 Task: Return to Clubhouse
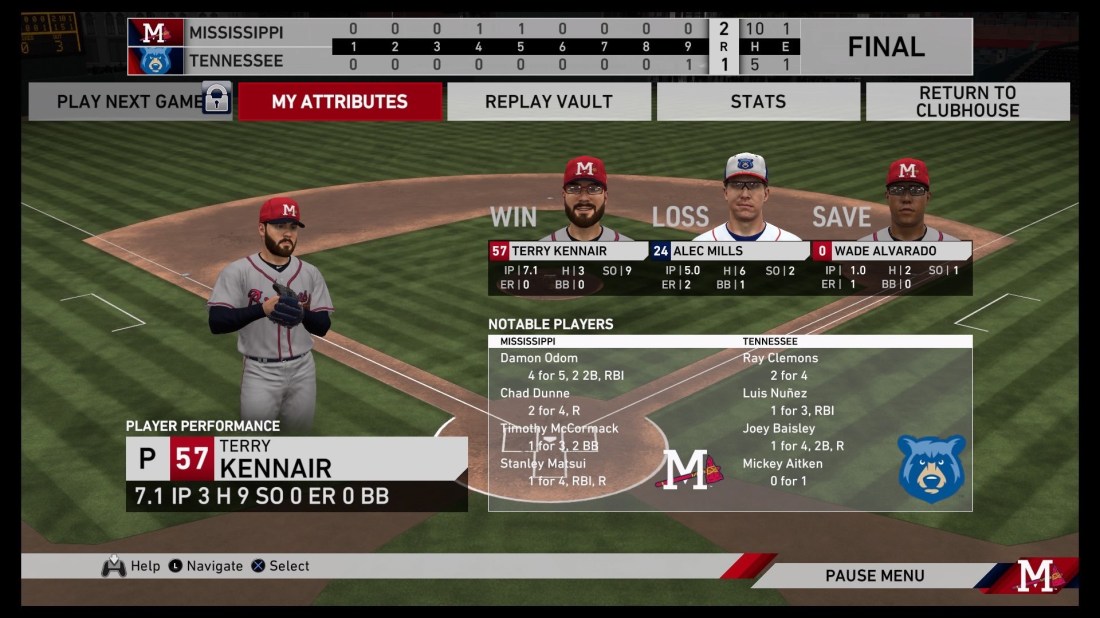click(967, 102)
